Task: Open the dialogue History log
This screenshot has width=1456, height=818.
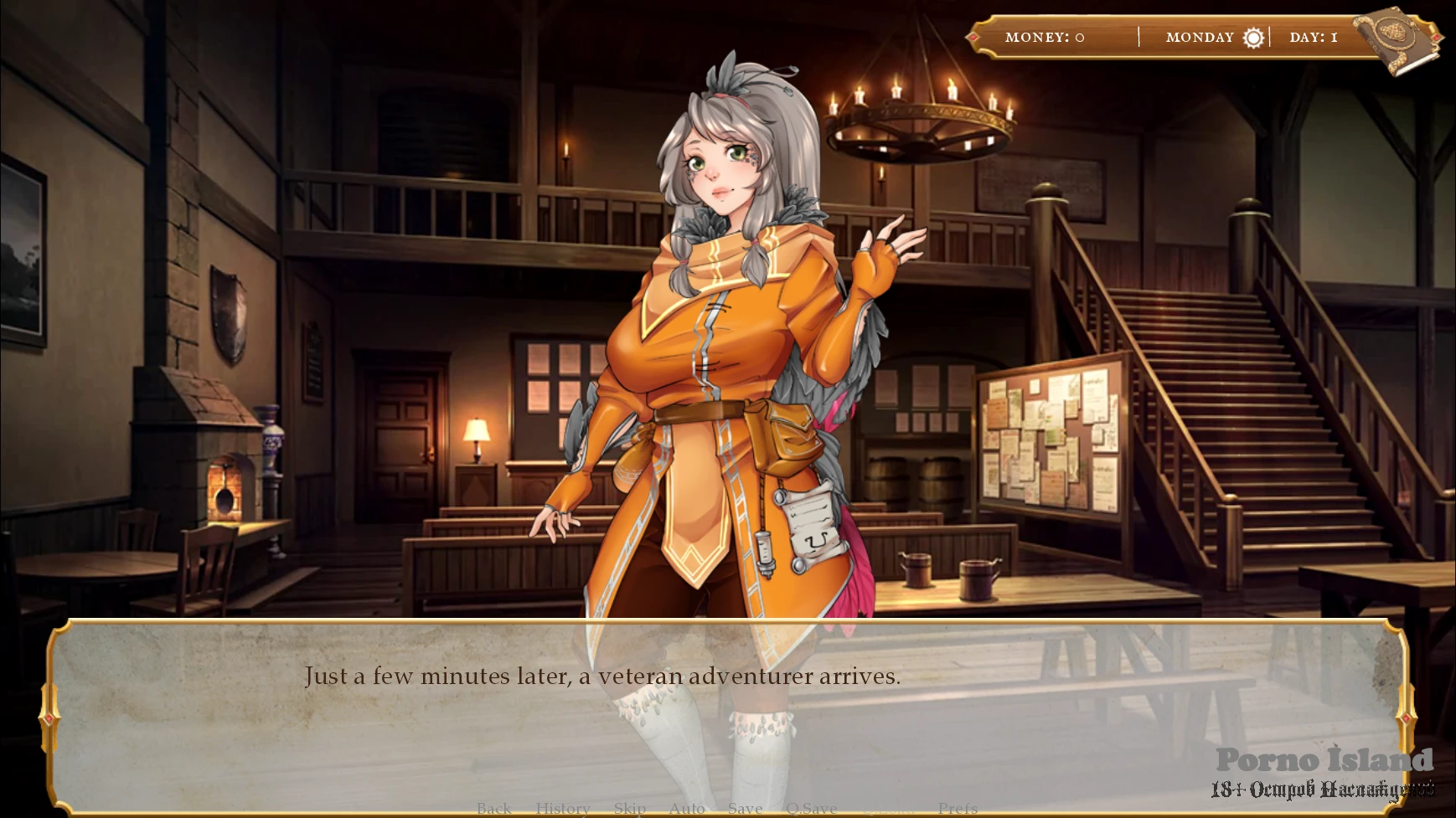Action: tap(563, 808)
